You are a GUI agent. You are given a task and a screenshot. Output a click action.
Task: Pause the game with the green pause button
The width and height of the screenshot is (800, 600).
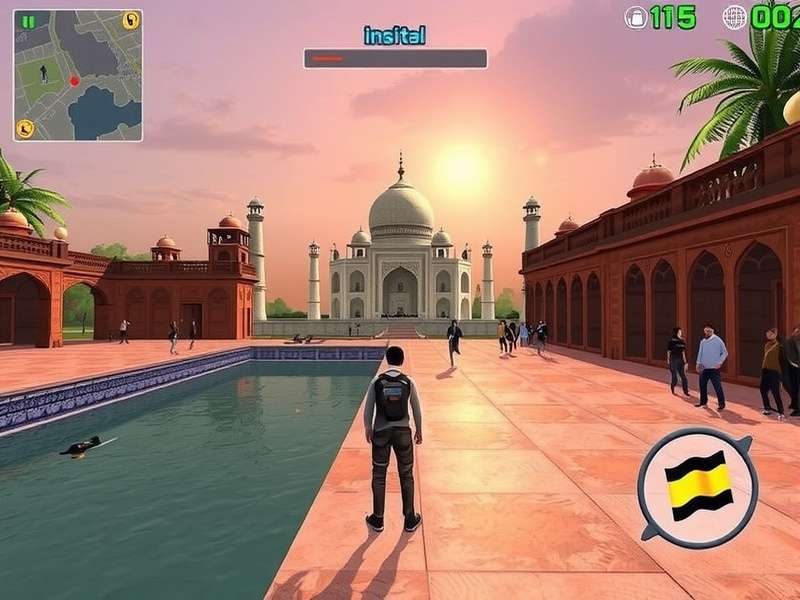pyautogui.click(x=28, y=21)
